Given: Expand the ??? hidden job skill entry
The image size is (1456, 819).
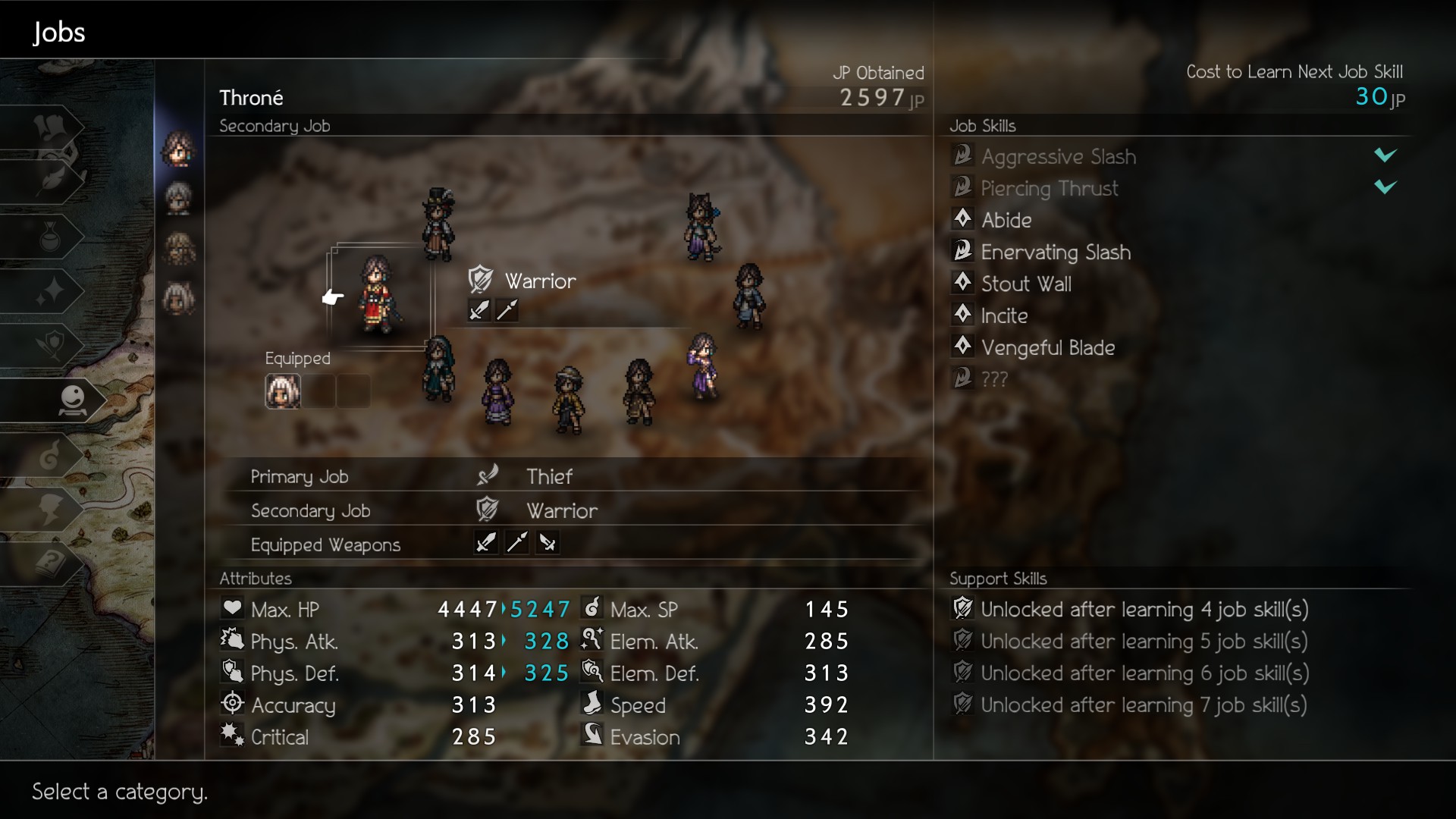Looking at the screenshot, I should [x=993, y=378].
